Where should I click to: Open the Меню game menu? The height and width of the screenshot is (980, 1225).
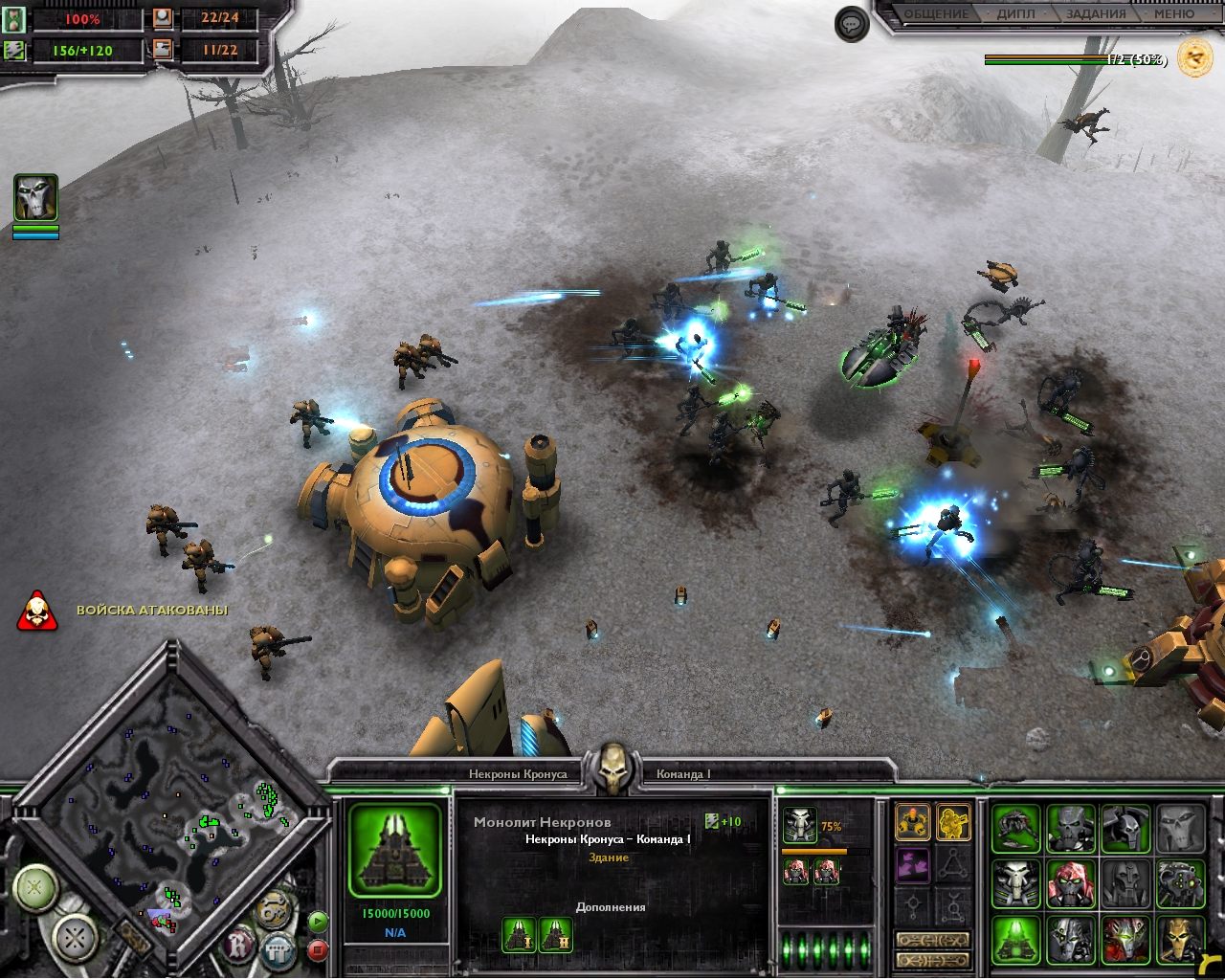coord(1173,14)
